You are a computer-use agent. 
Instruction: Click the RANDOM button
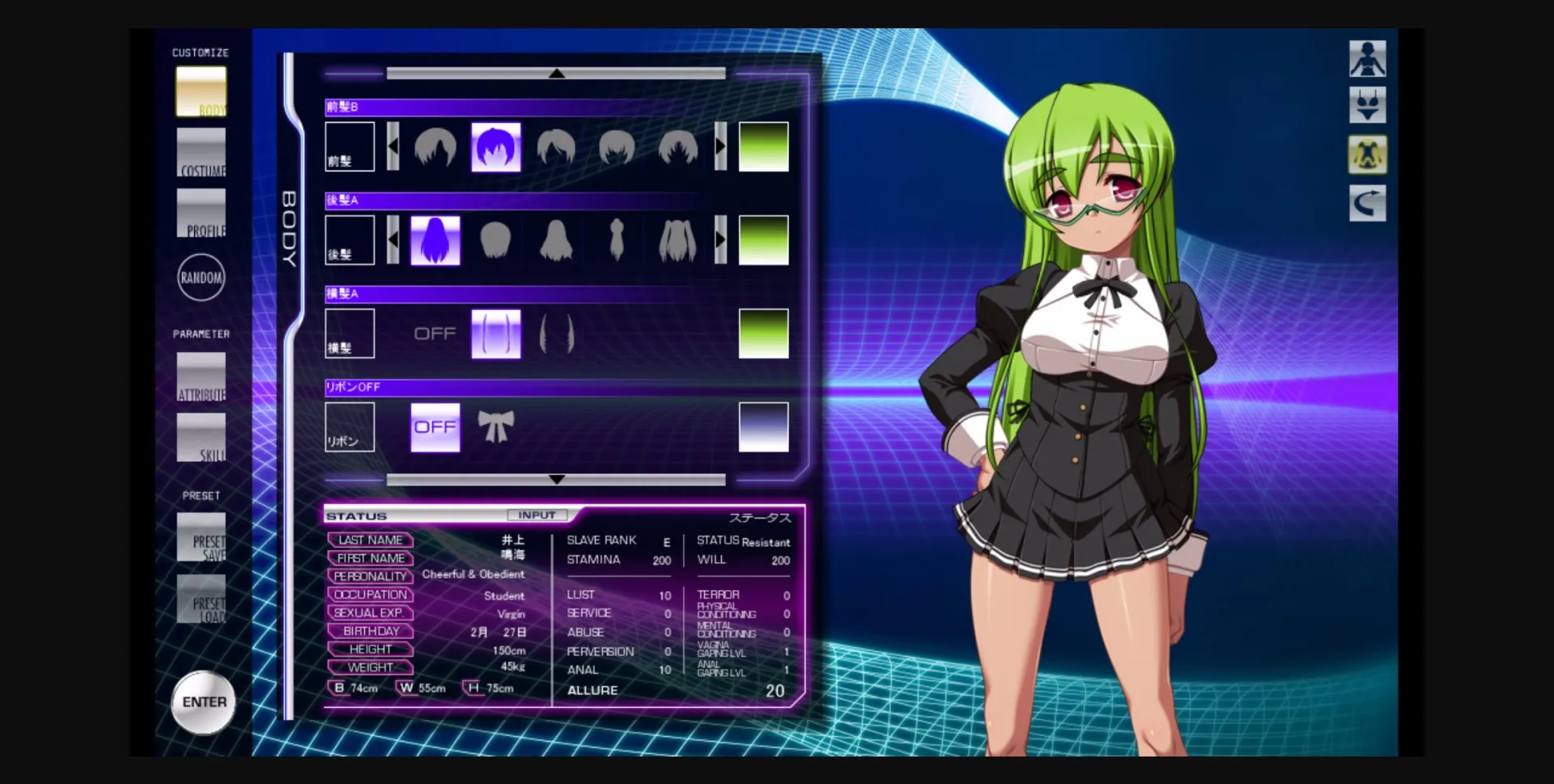click(201, 278)
